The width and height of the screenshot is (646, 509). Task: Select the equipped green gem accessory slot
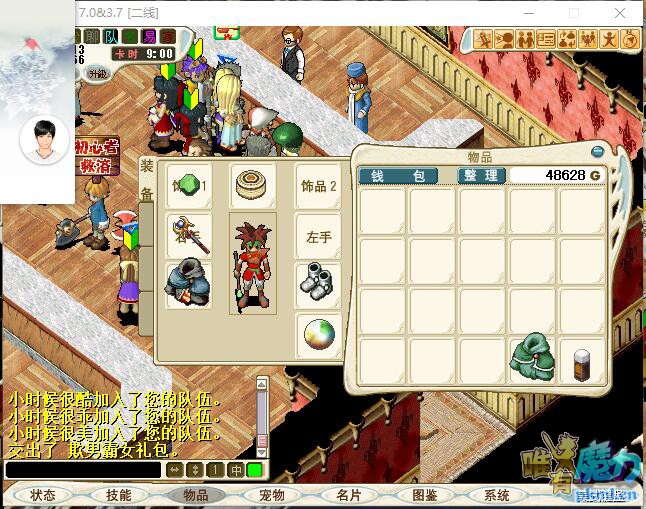tap(188, 186)
